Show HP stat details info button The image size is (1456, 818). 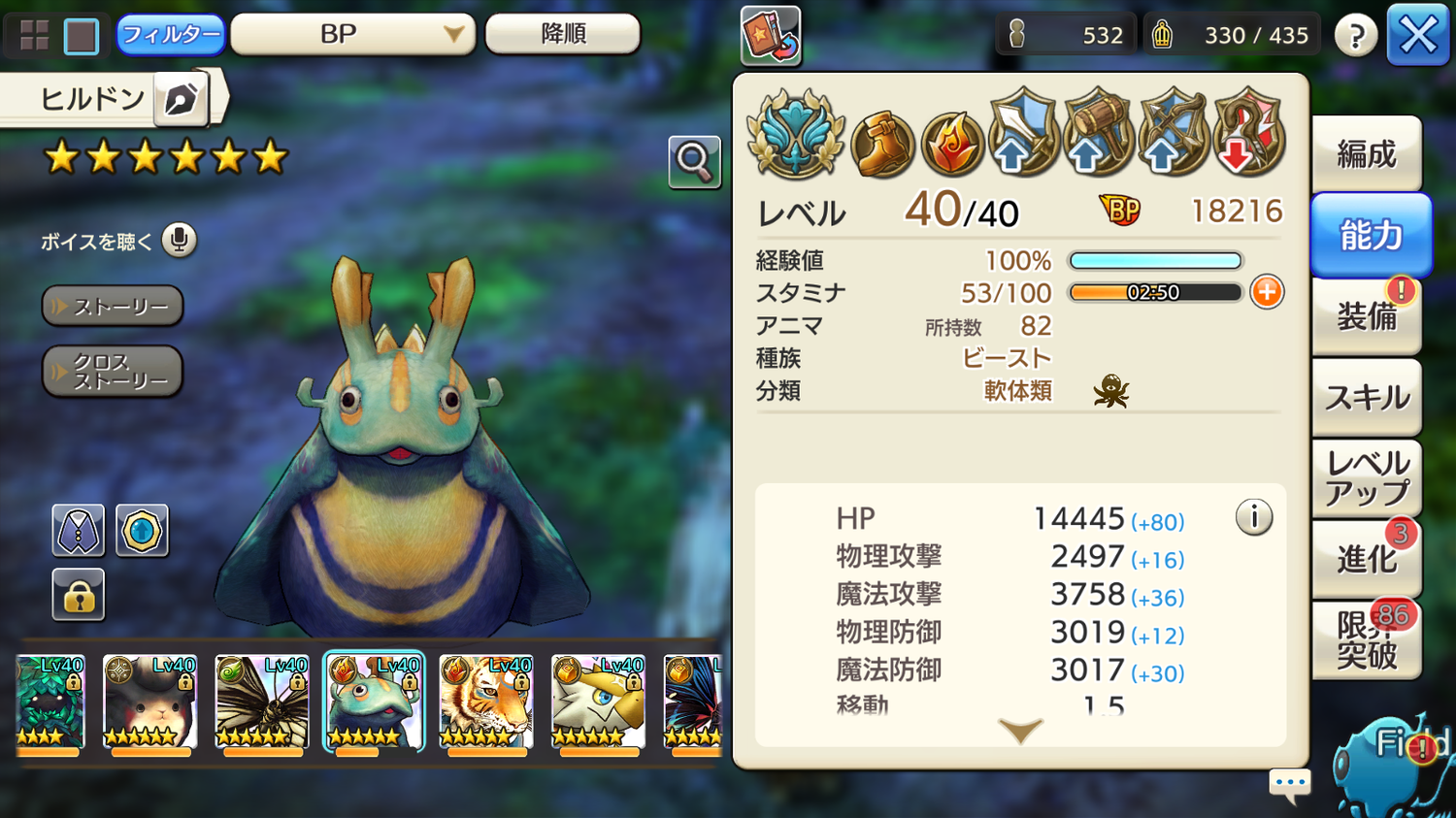(1253, 517)
